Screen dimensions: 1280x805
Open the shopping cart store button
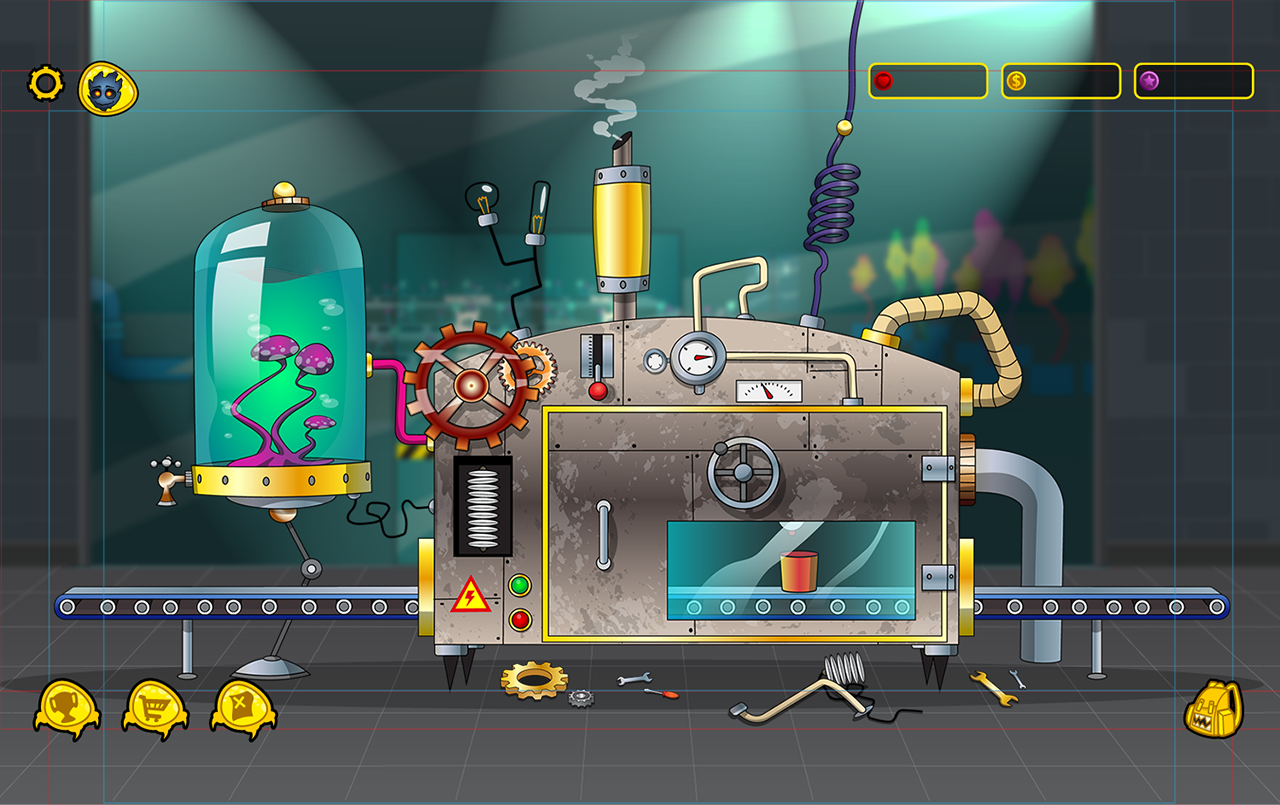155,707
